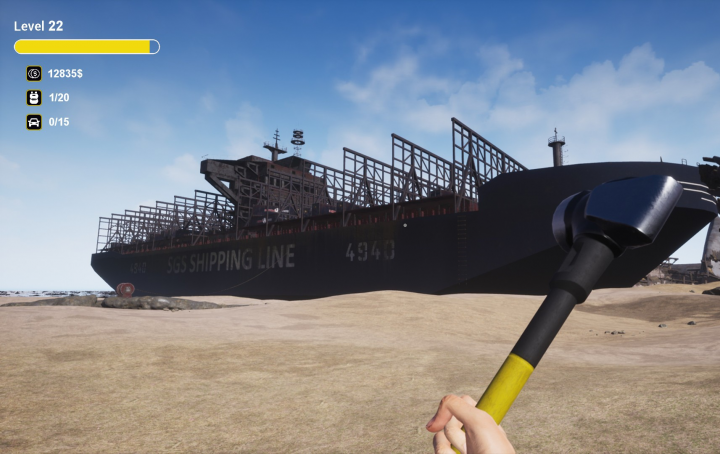This screenshot has height=454, width=720.
Task: Click the coin money icon
Action: 34,73
